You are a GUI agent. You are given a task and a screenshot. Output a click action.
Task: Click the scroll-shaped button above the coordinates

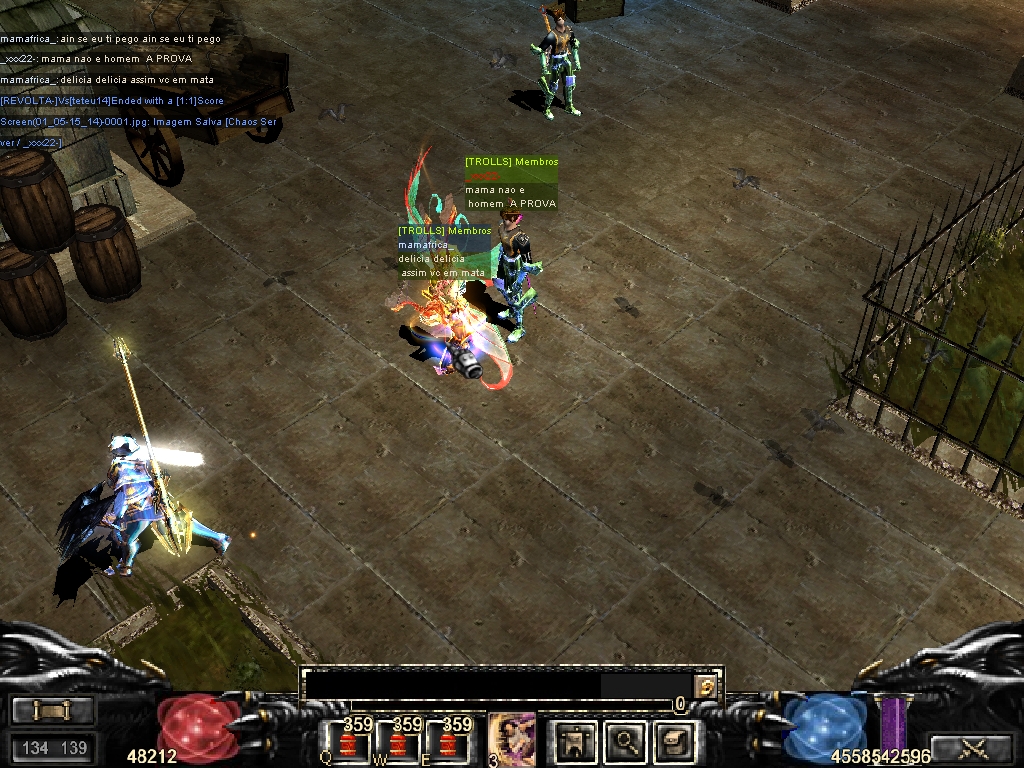[53, 711]
